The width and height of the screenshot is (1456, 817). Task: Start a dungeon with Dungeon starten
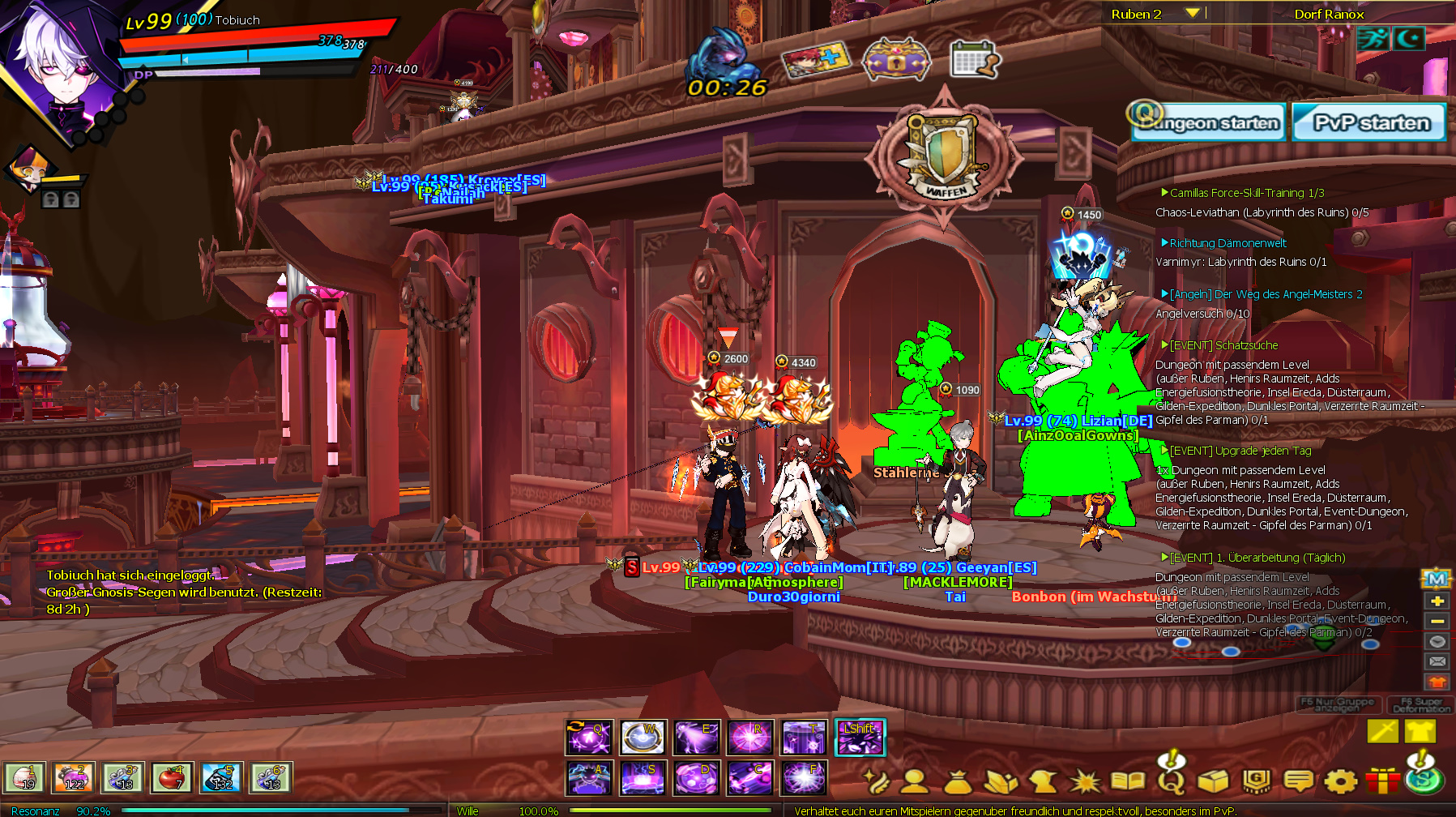[x=1209, y=123]
